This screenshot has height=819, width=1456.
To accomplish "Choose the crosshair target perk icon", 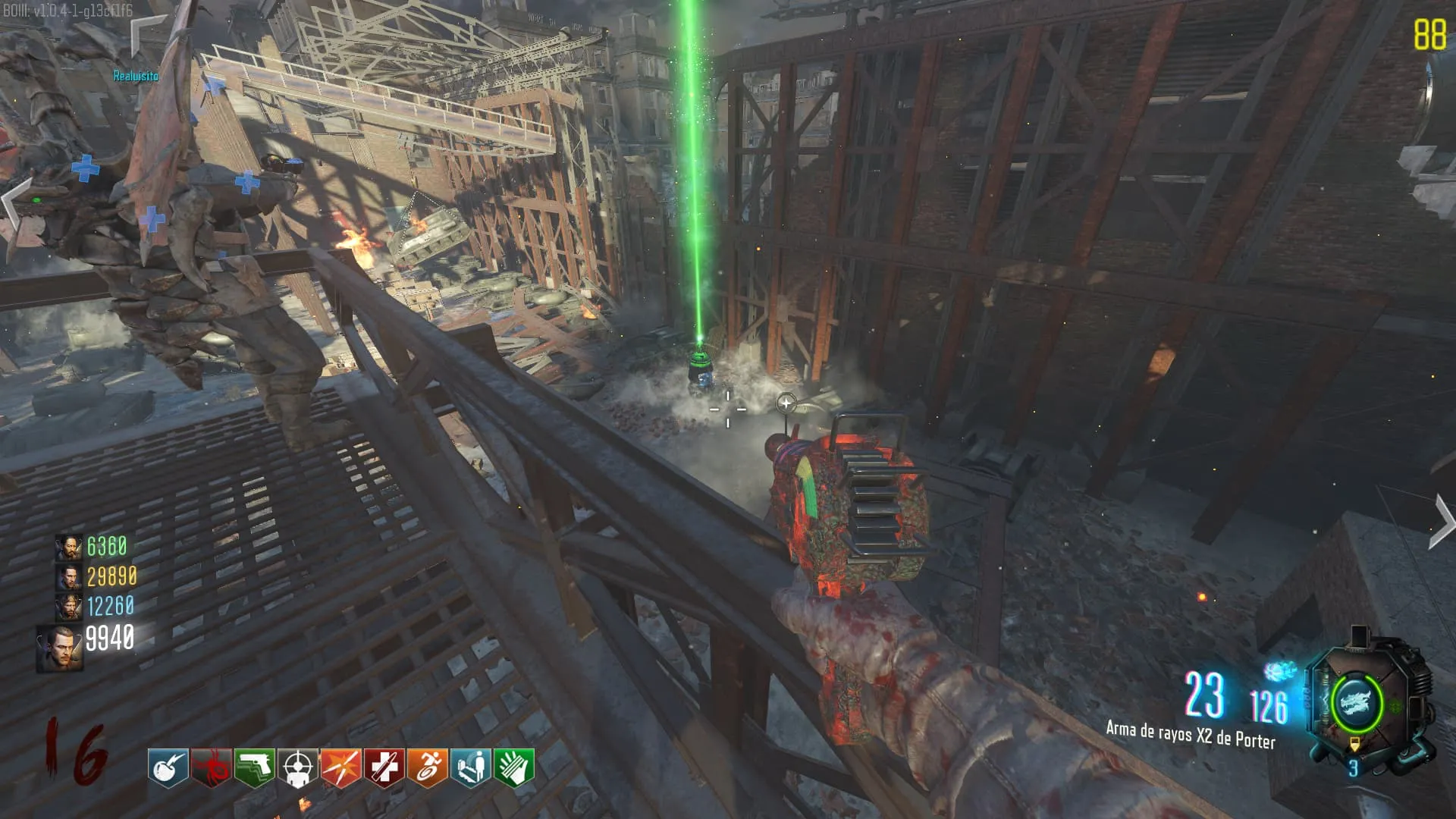I will 297,767.
